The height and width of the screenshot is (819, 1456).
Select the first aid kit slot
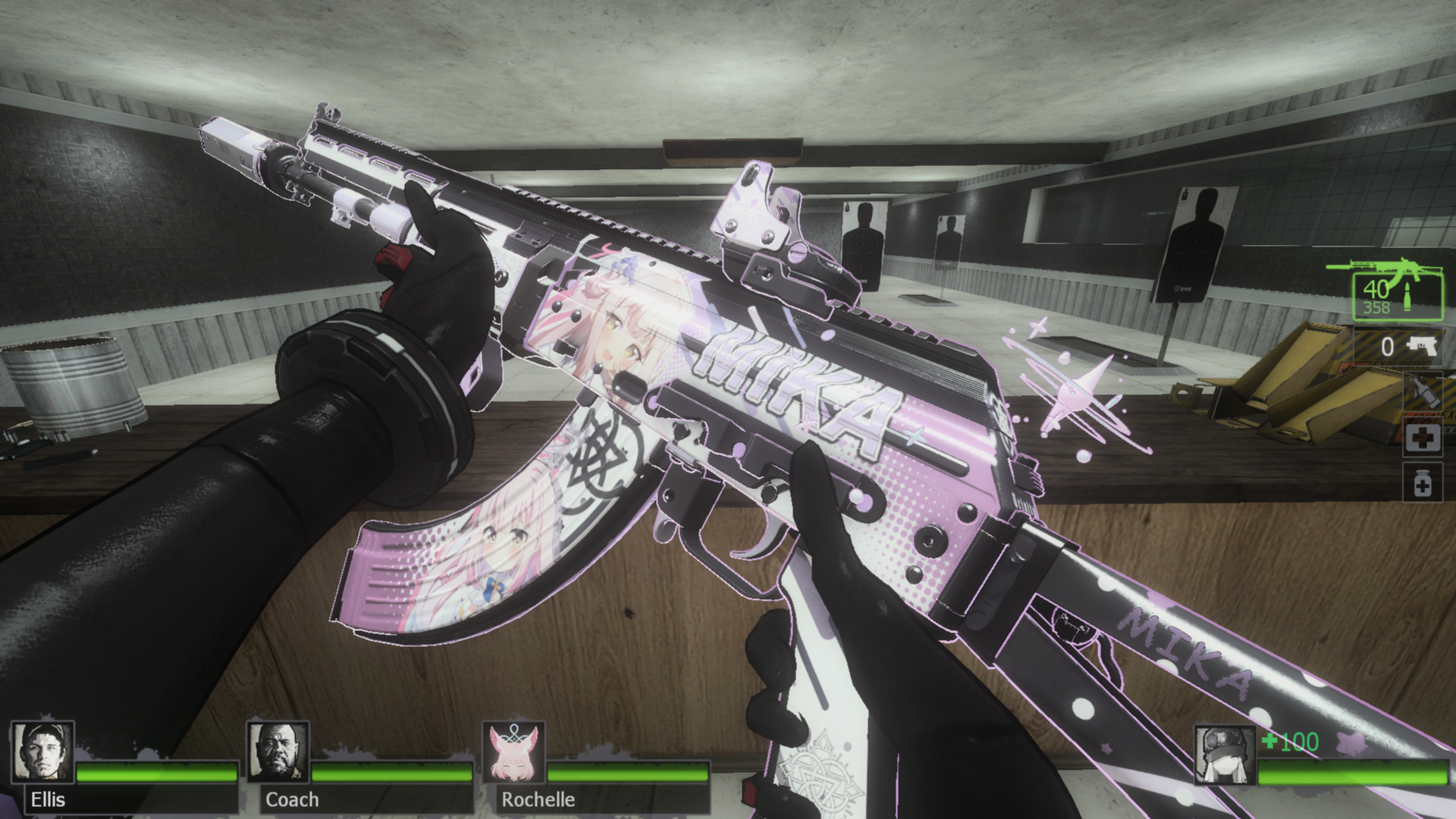pyautogui.click(x=1422, y=438)
